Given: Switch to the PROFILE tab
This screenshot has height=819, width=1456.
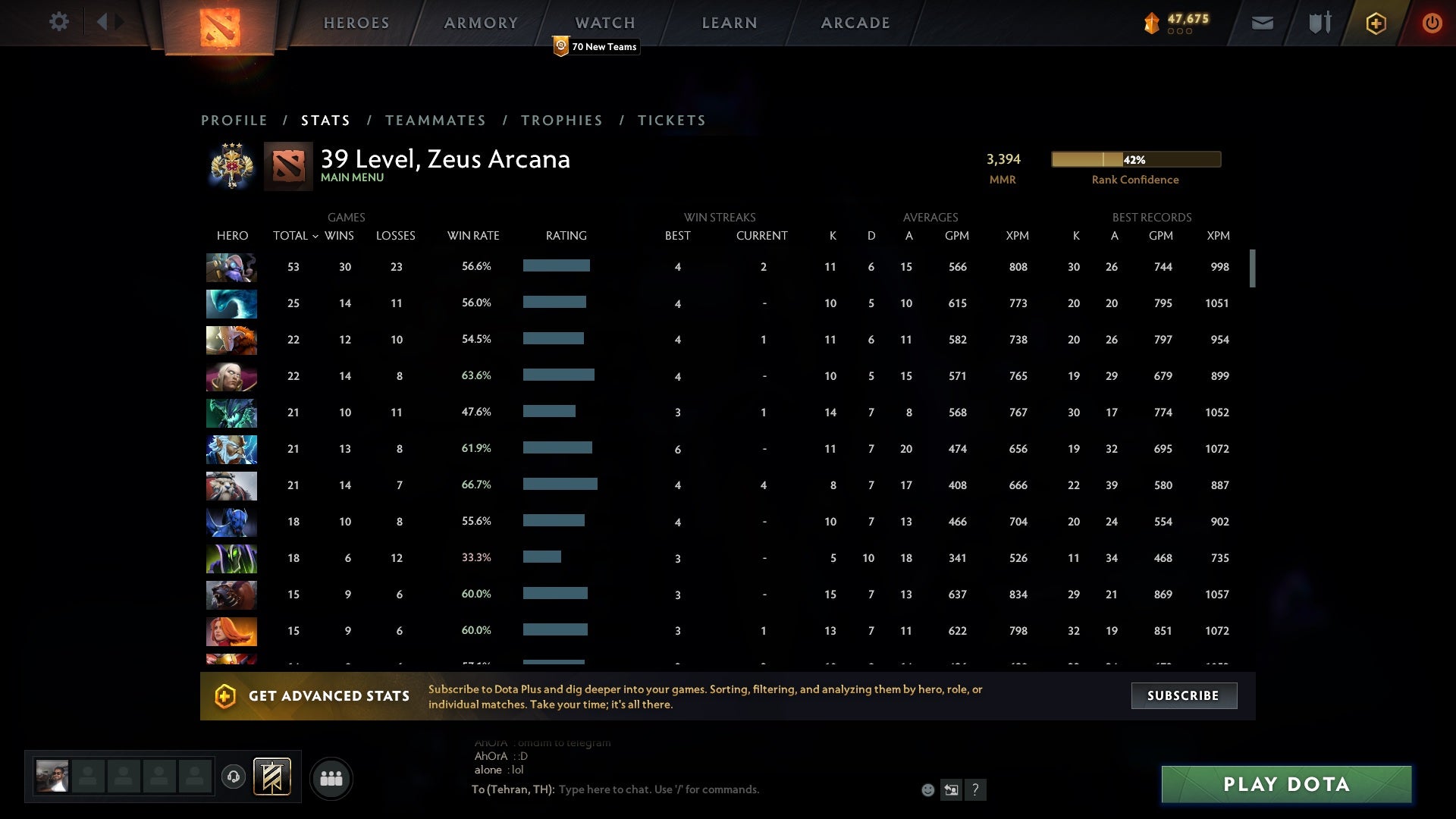Looking at the screenshot, I should [234, 120].
